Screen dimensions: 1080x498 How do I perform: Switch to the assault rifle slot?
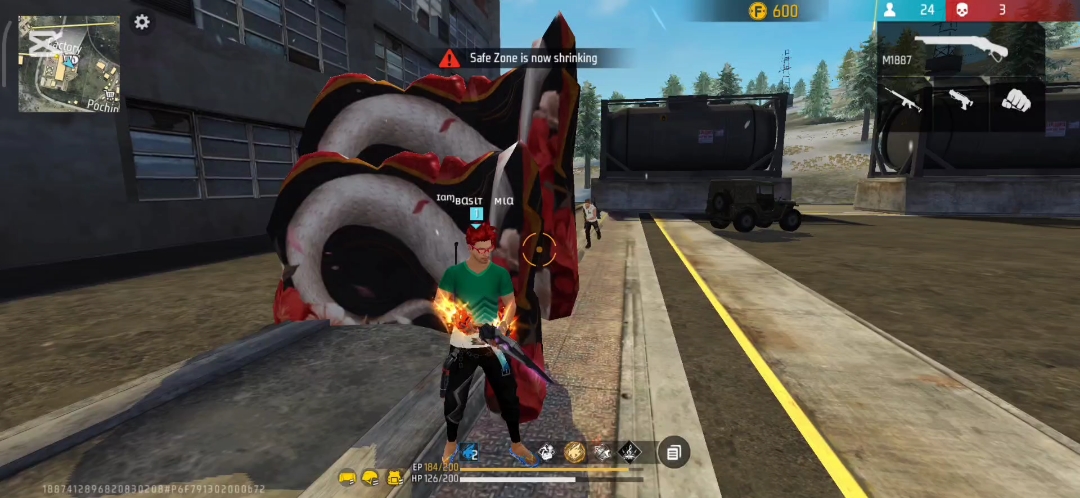[x=903, y=100]
